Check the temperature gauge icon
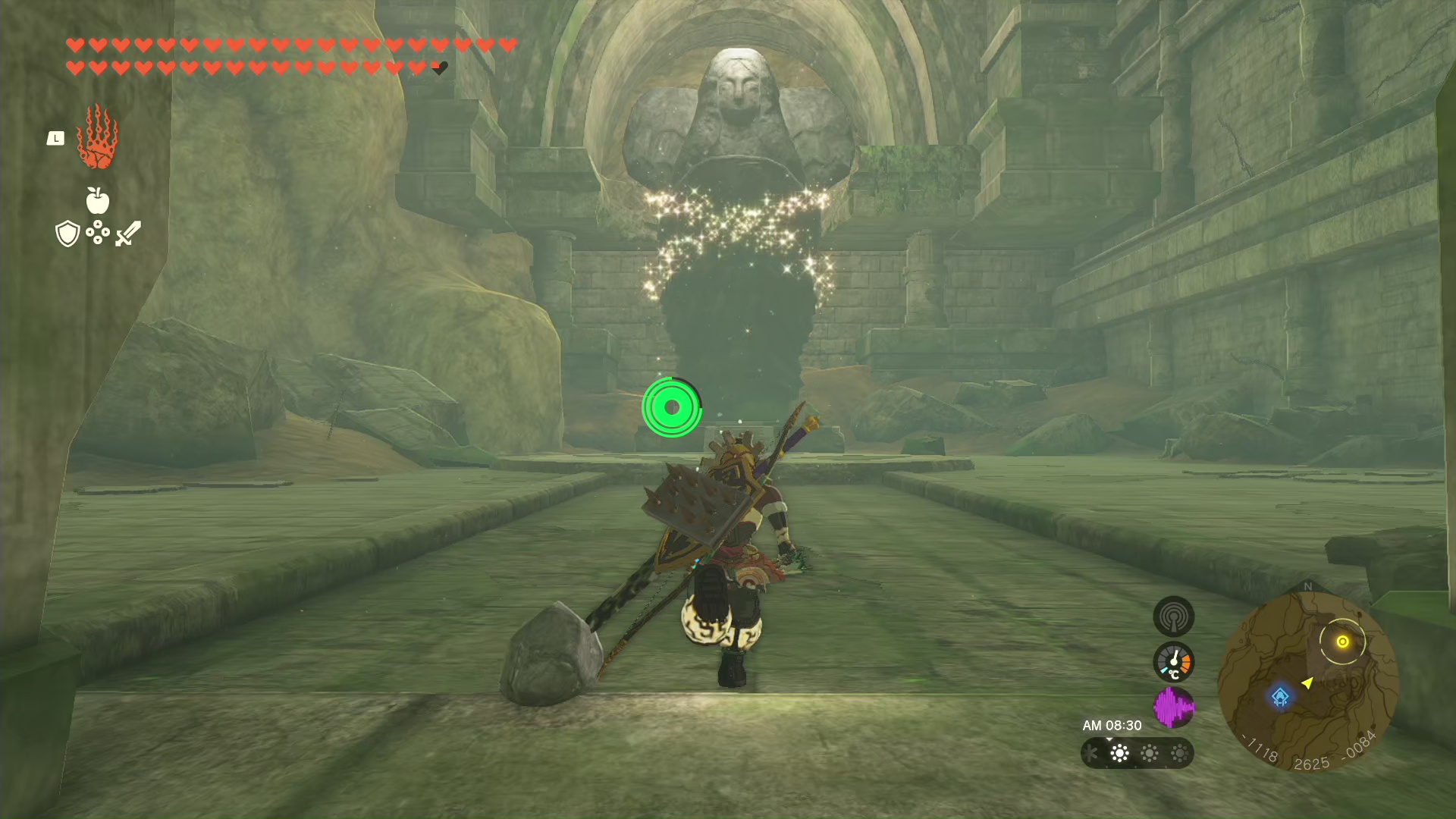This screenshot has width=1456, height=819. (1173, 662)
